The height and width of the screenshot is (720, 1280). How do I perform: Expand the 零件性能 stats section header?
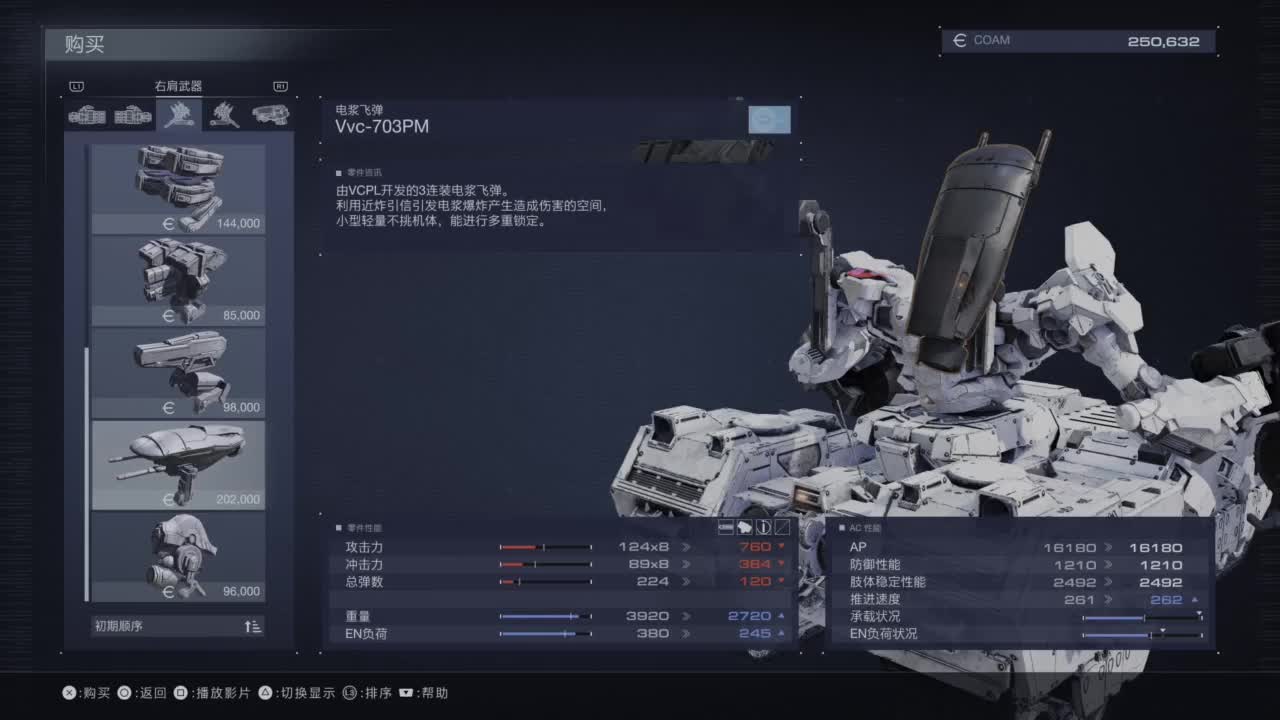pos(360,525)
